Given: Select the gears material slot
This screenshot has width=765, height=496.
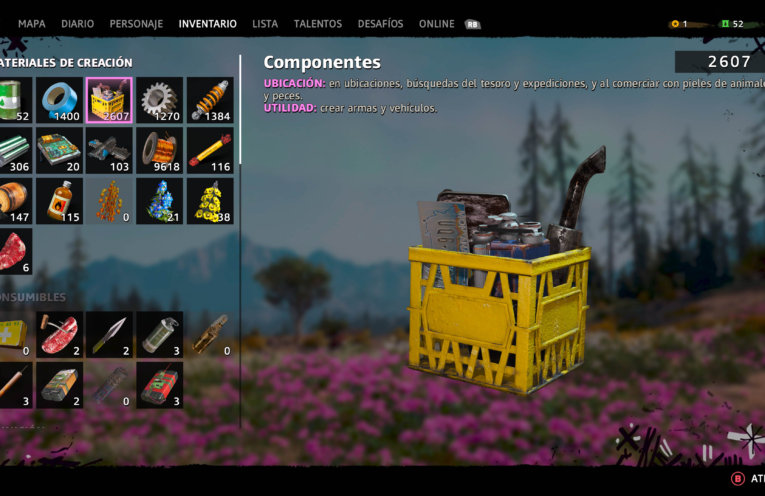Looking at the screenshot, I should tap(160, 99).
